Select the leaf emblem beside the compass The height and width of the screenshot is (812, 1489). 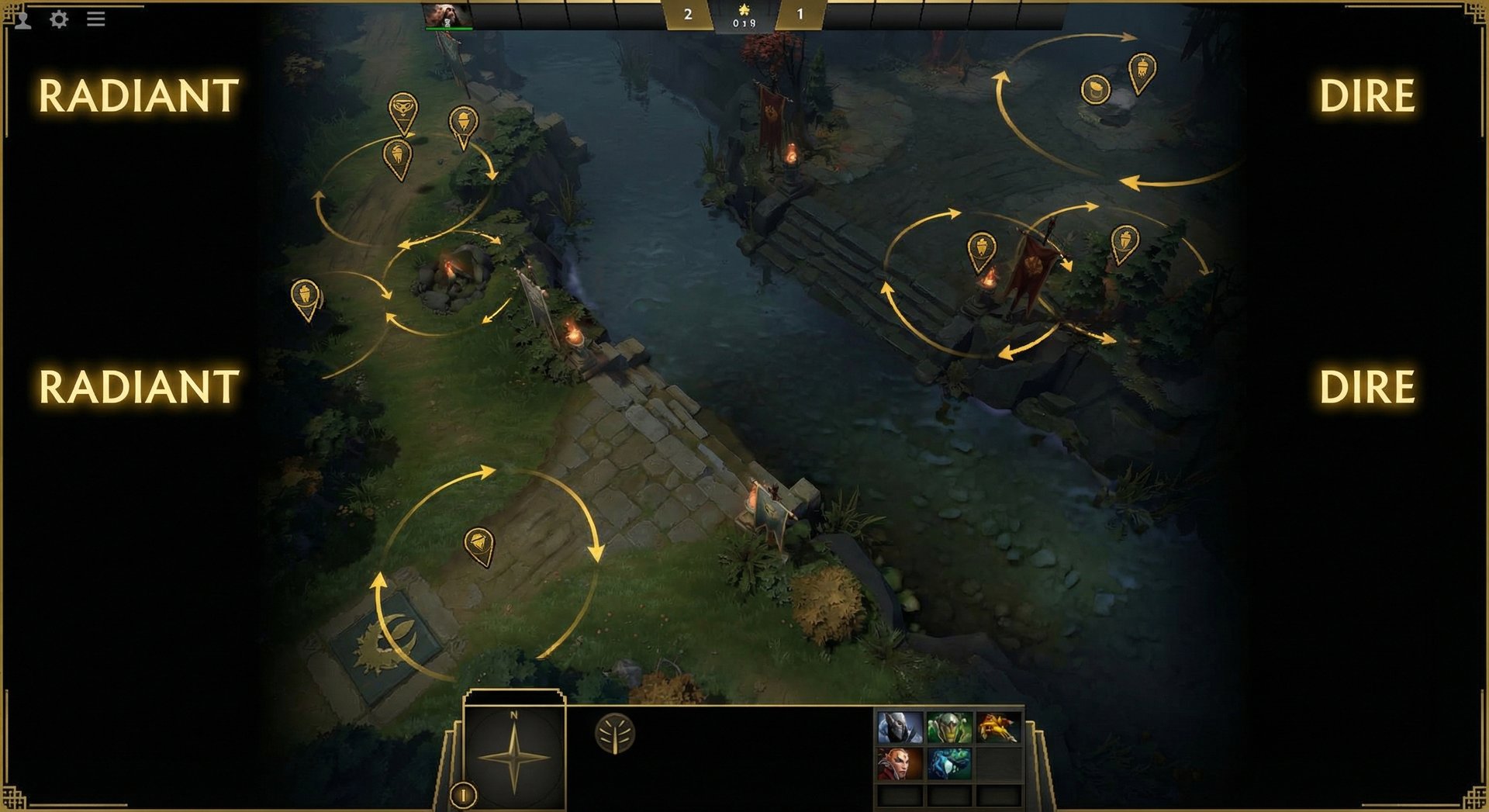(613, 733)
